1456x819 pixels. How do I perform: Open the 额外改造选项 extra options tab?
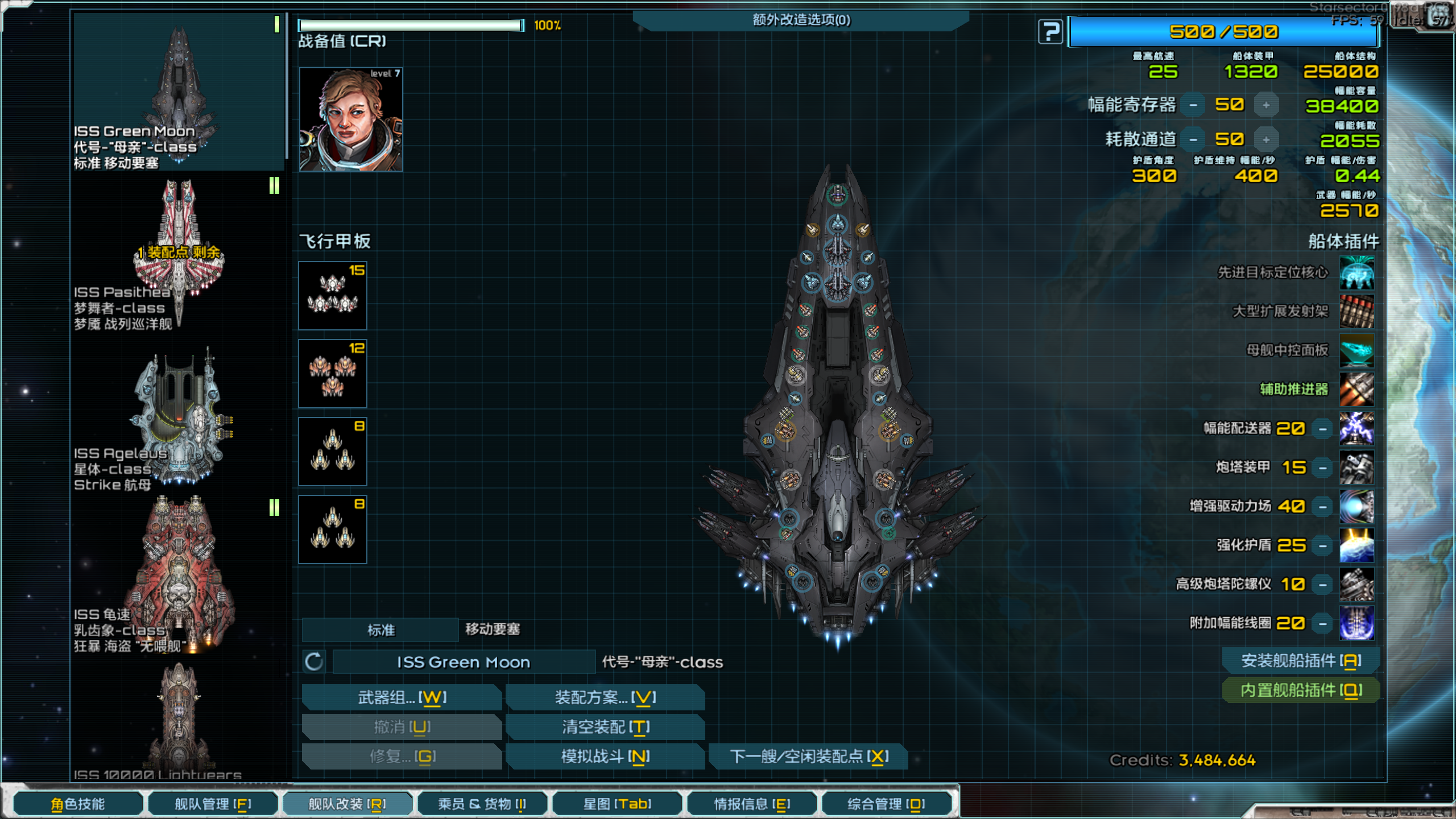click(801, 20)
